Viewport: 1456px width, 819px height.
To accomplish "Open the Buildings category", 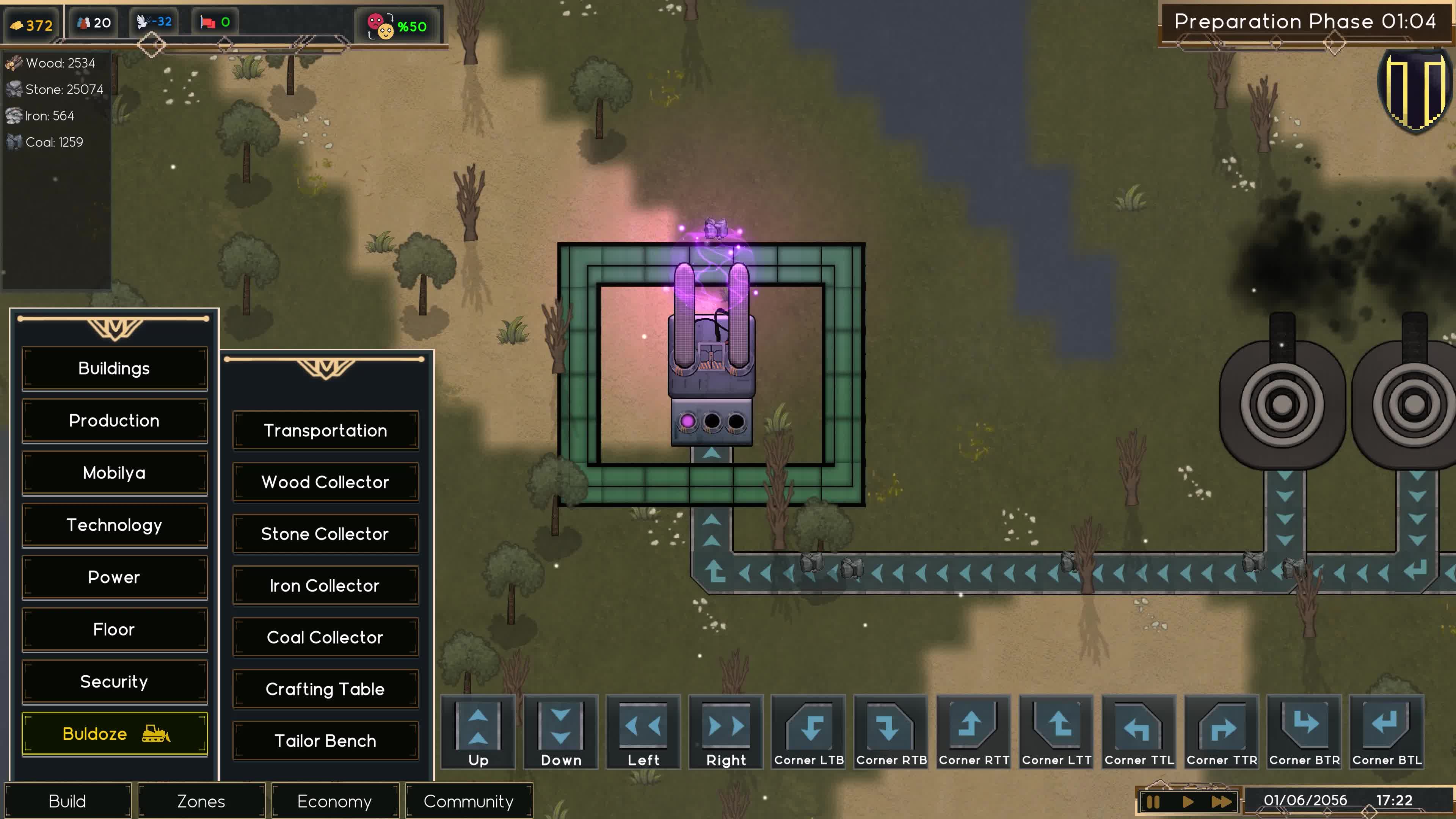I will coord(114,369).
